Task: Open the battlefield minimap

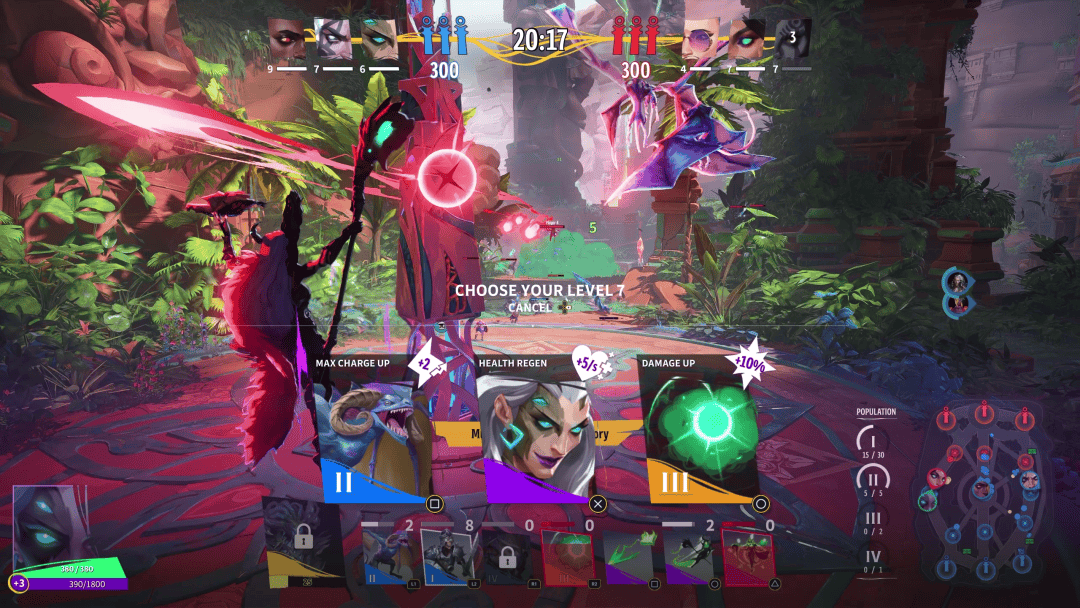Action: click(985, 490)
